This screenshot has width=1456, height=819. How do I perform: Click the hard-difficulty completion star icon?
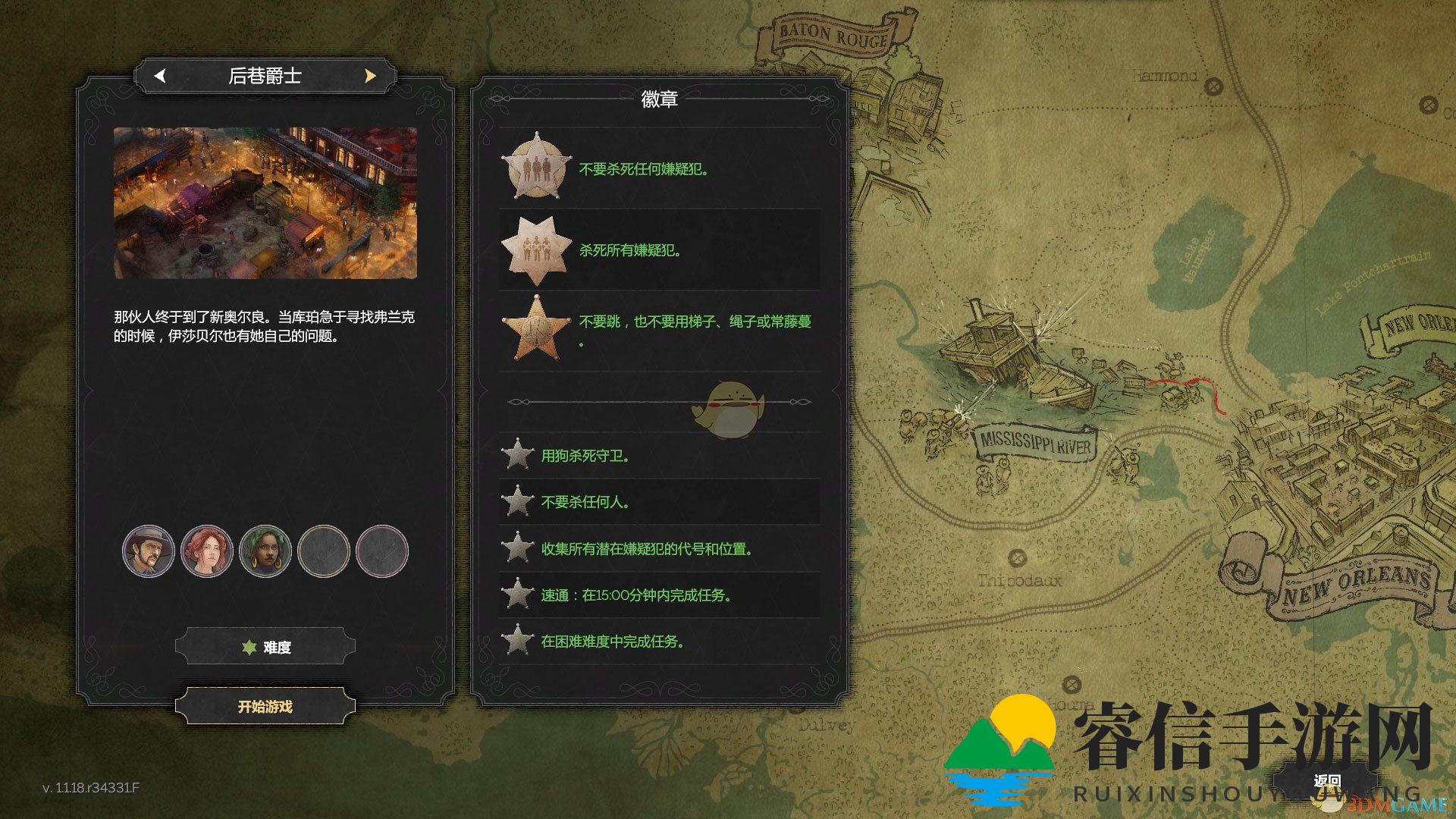[x=518, y=642]
